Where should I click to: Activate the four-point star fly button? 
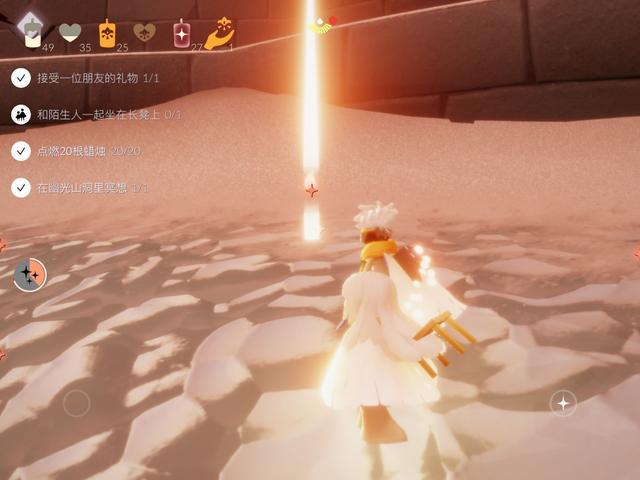coord(563,403)
